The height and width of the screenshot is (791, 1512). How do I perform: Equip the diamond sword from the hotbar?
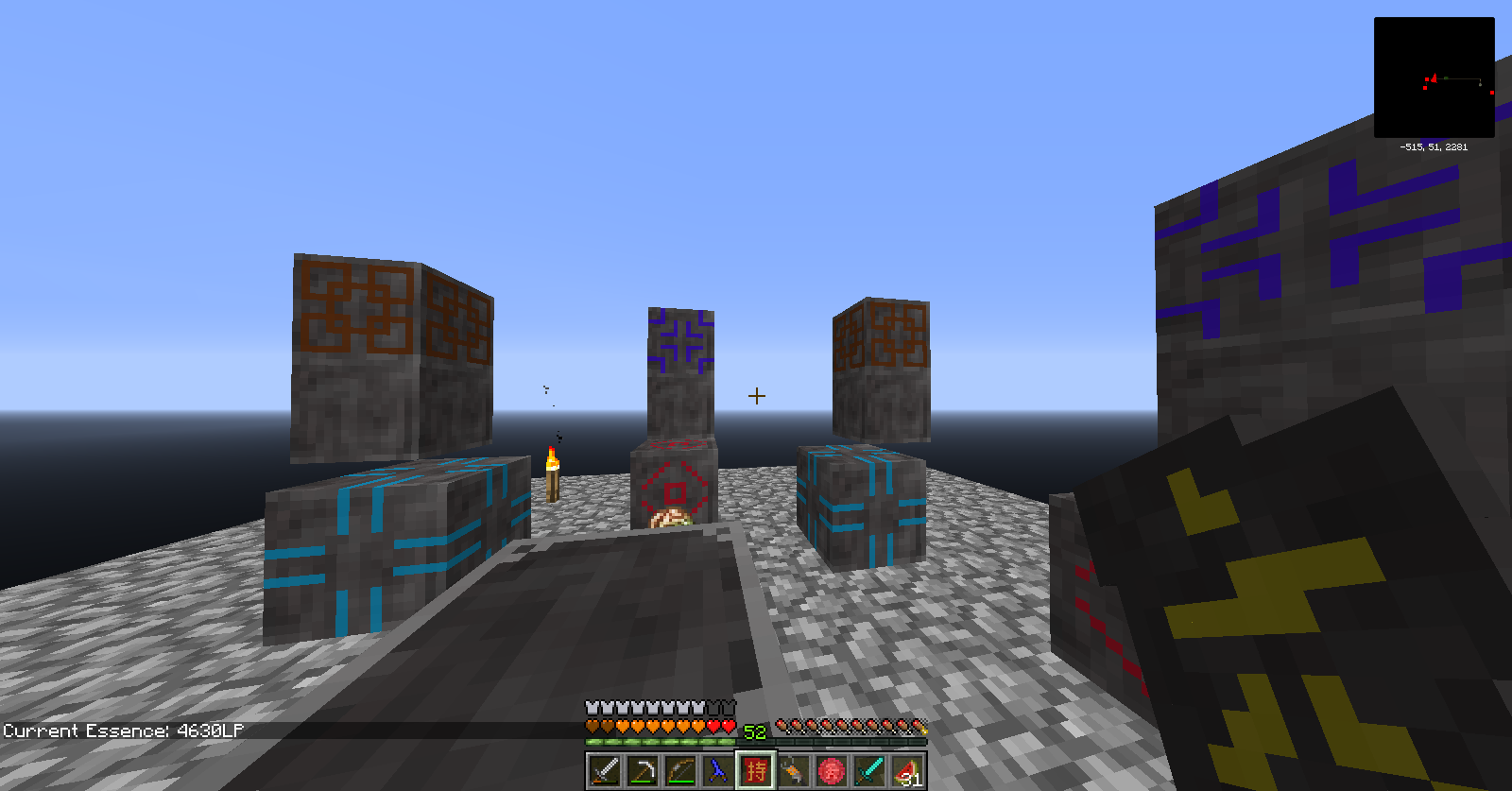tap(869, 771)
